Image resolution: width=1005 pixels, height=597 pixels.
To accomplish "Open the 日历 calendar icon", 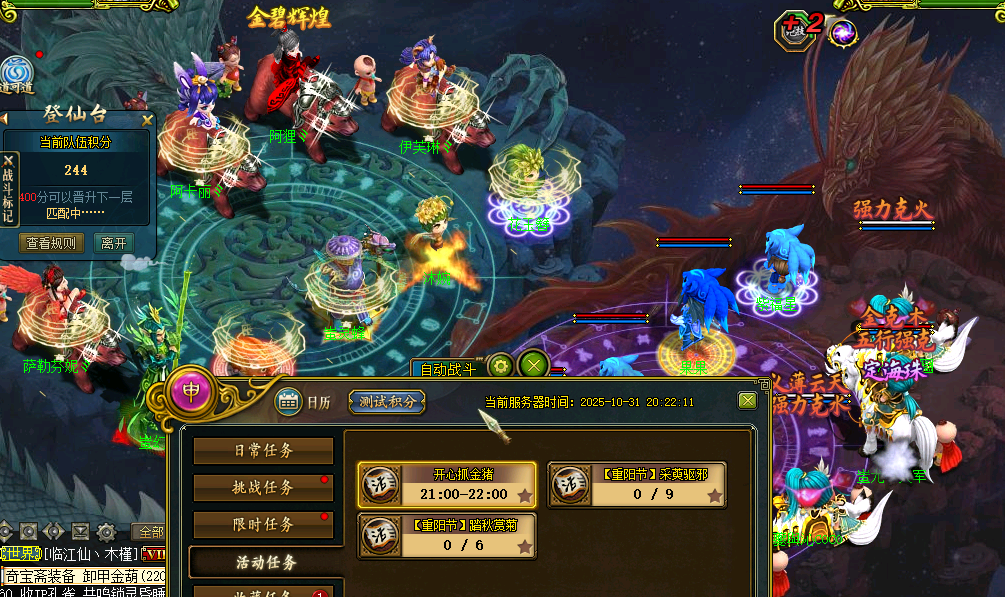I will coord(289,402).
